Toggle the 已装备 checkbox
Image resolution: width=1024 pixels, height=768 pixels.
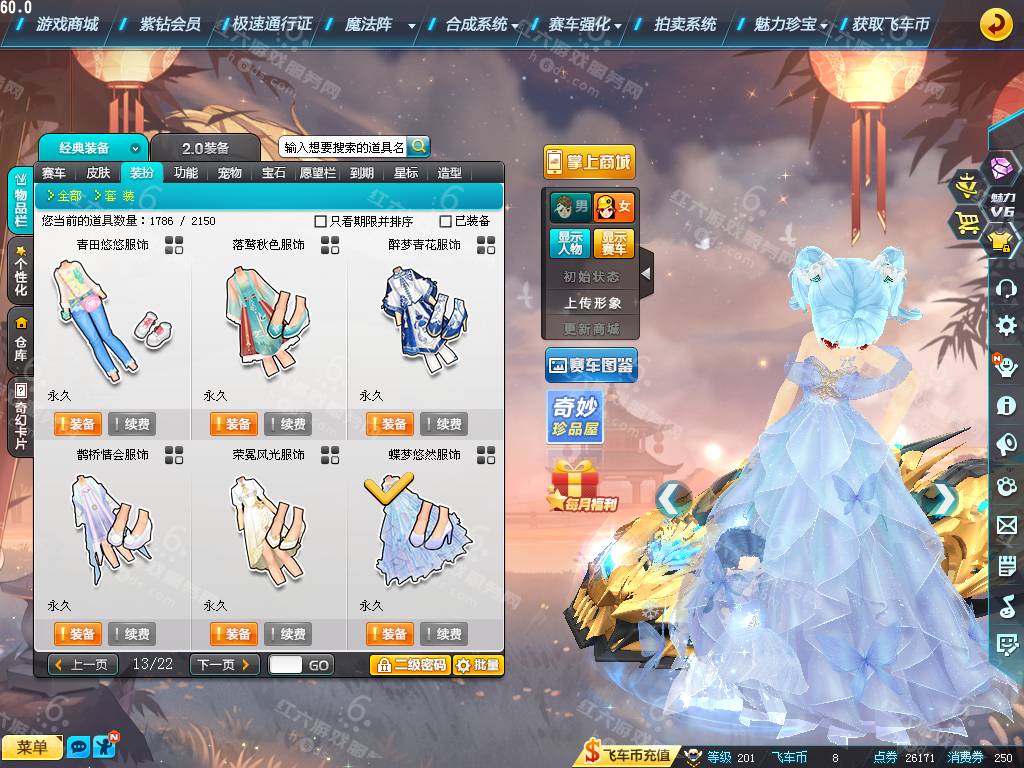click(446, 221)
